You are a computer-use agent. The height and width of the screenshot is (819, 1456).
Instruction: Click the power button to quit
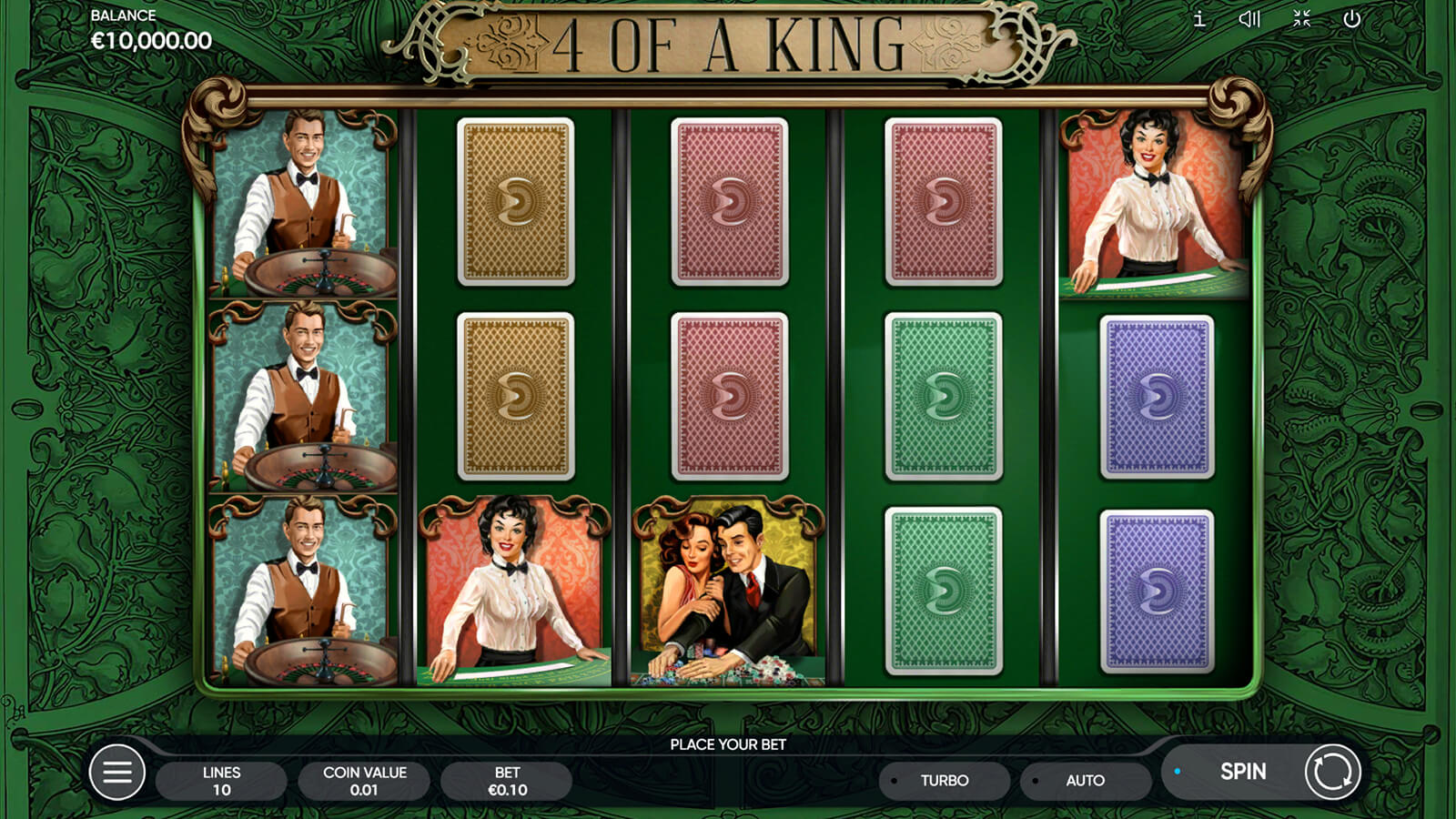pos(1352,19)
